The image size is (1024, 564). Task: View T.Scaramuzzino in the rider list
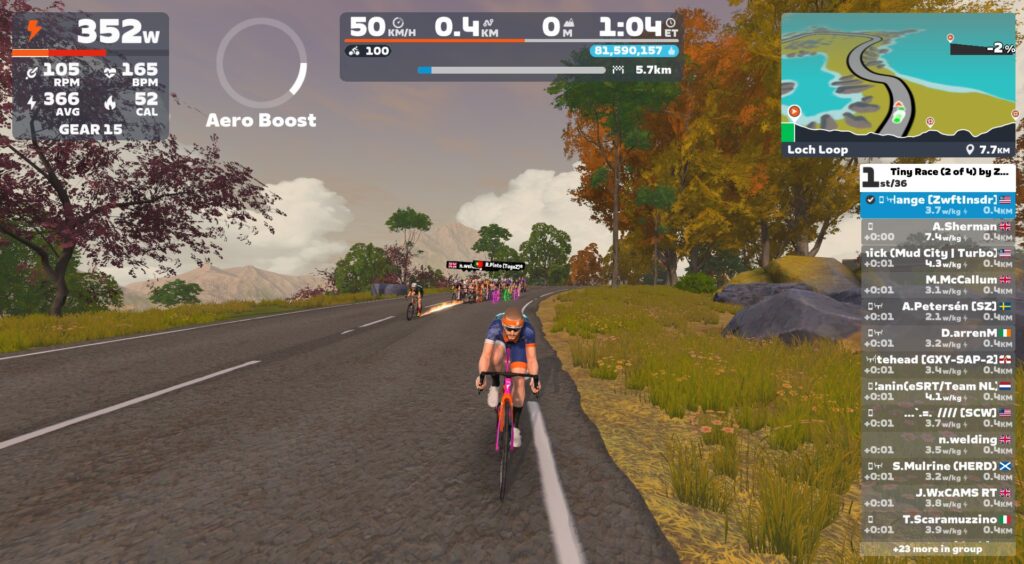coord(938,524)
